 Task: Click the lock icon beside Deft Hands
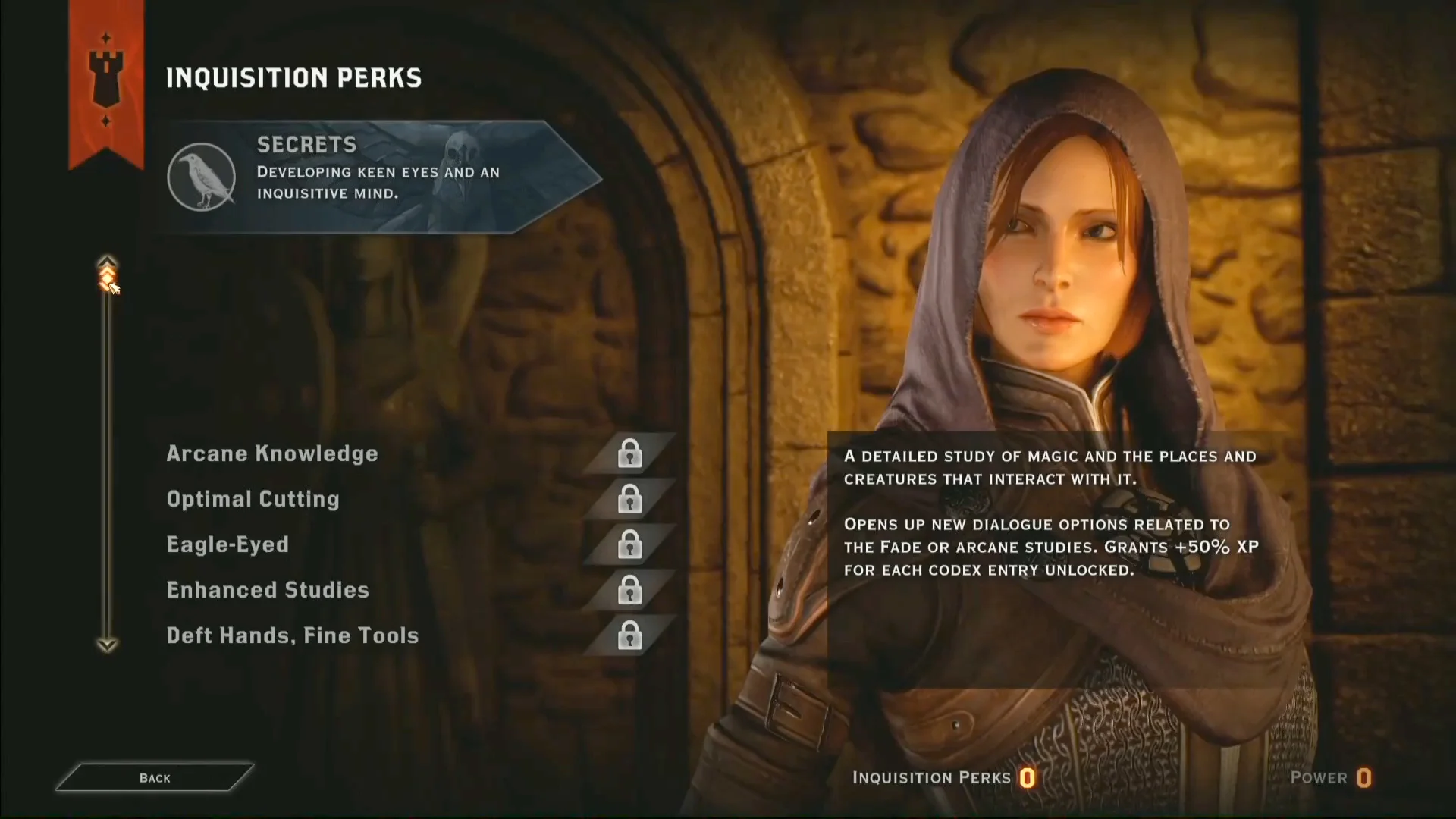tap(629, 635)
